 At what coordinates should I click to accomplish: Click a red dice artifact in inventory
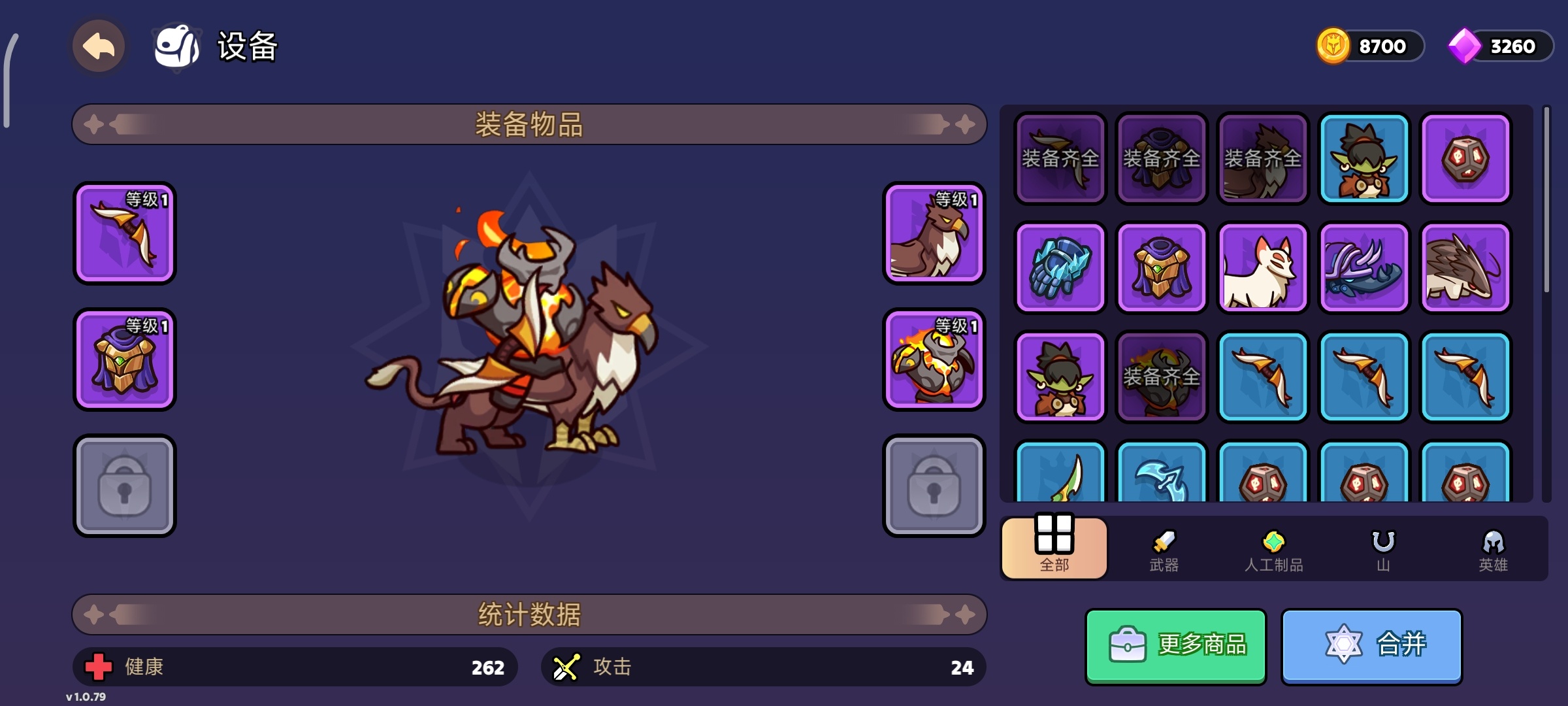point(1465,159)
